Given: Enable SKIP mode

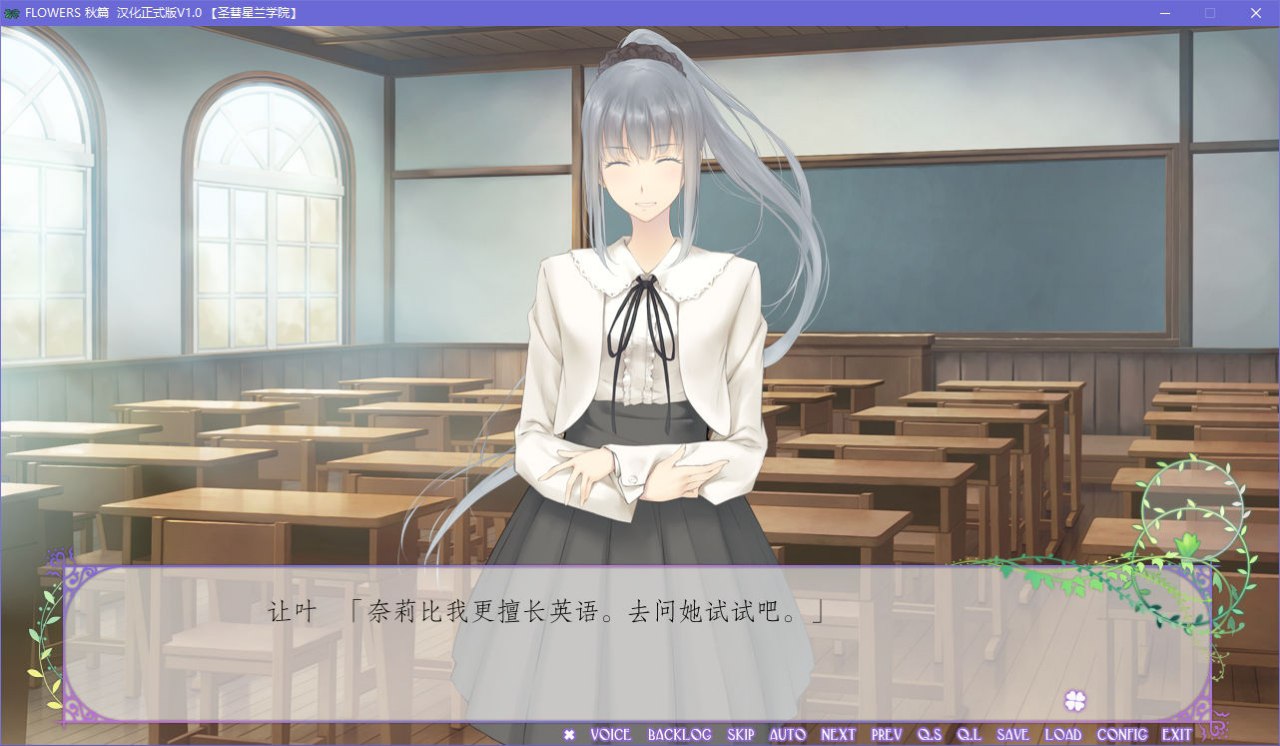Looking at the screenshot, I should 741,734.
